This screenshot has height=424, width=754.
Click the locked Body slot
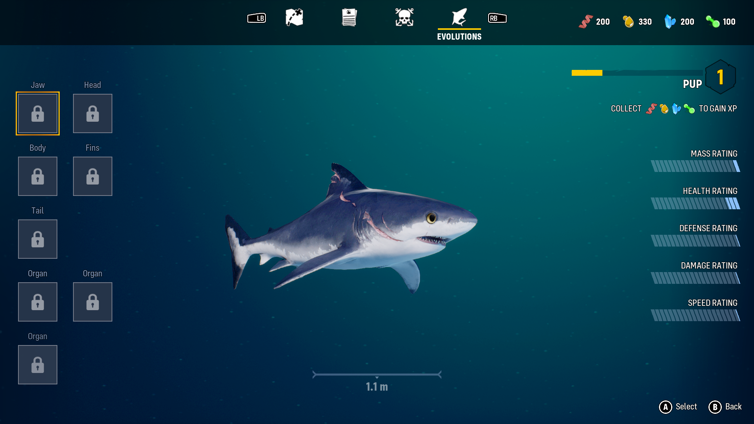pyautogui.click(x=38, y=177)
